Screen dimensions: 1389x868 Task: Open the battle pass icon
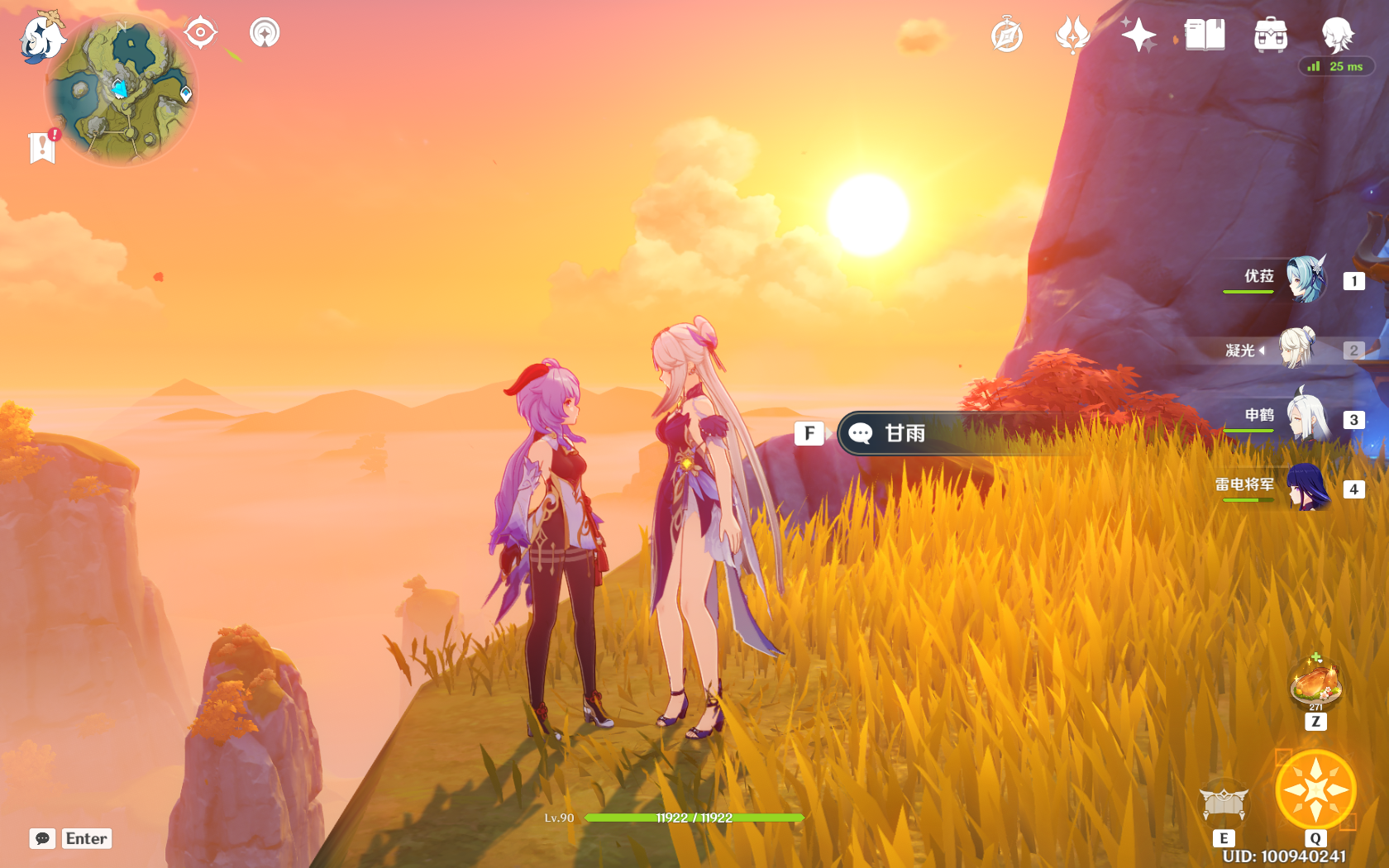[x=1072, y=36]
